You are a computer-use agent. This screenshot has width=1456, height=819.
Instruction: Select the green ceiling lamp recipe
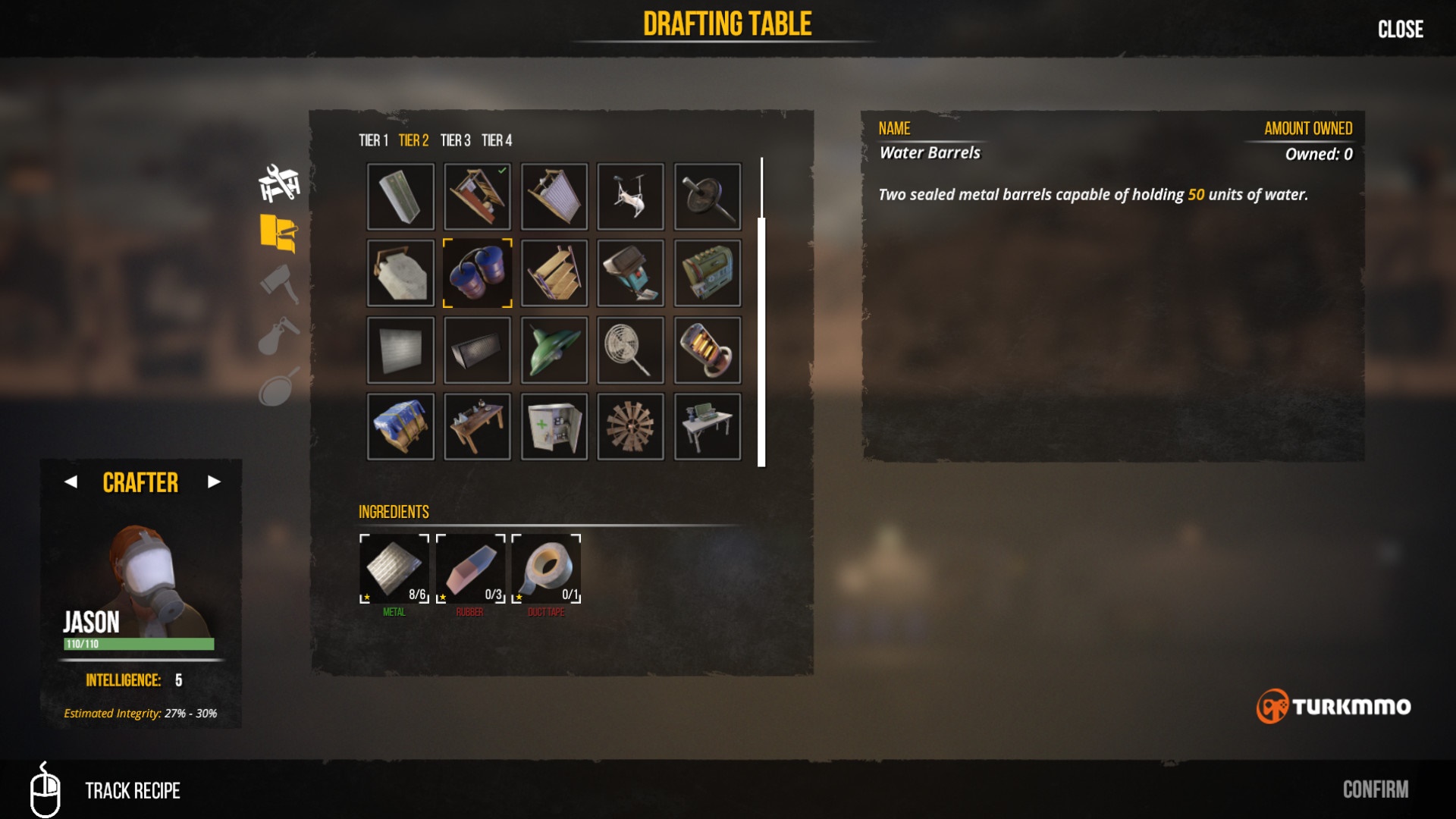click(554, 350)
